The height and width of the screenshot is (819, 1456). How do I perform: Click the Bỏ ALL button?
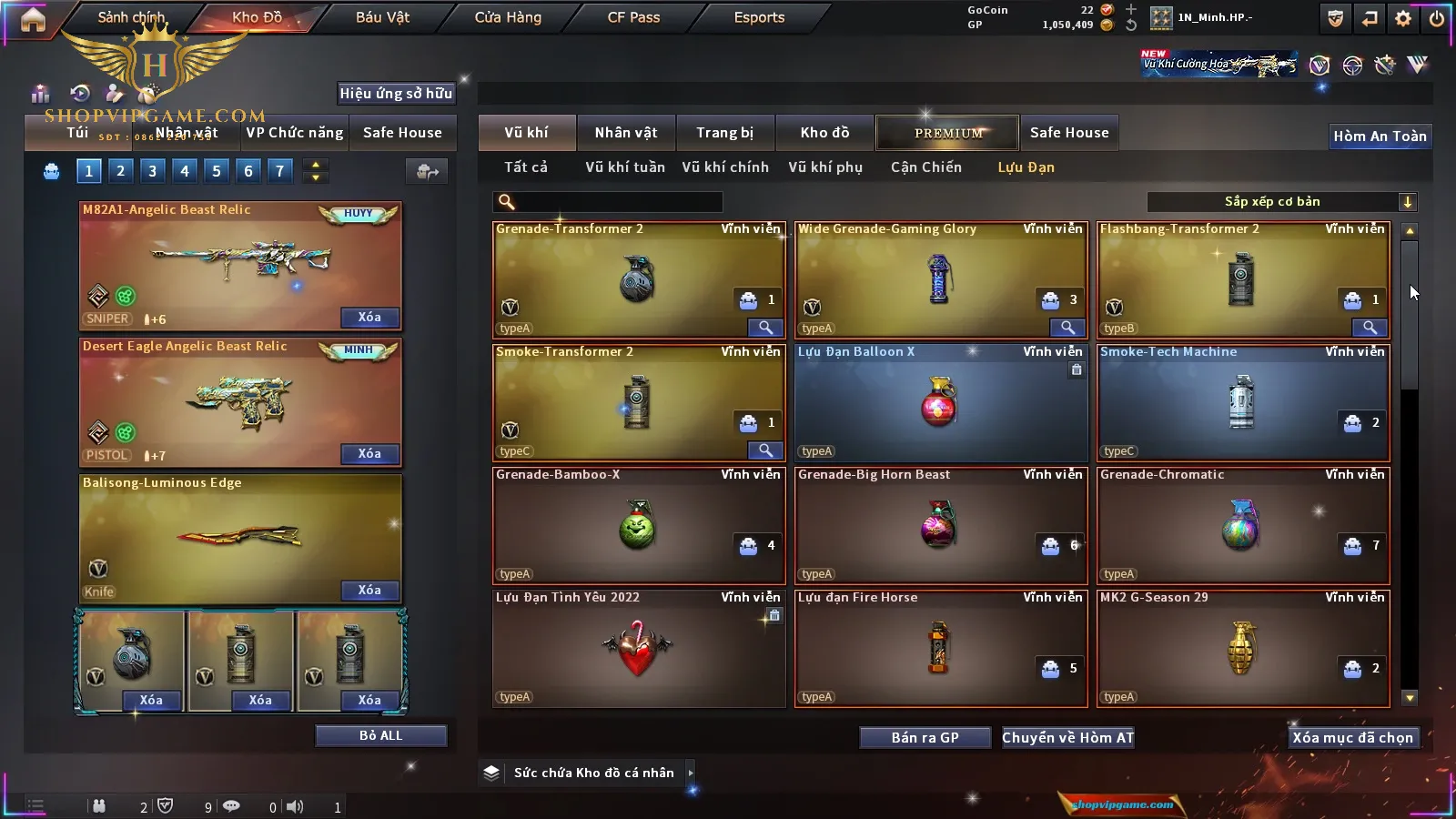coord(380,735)
